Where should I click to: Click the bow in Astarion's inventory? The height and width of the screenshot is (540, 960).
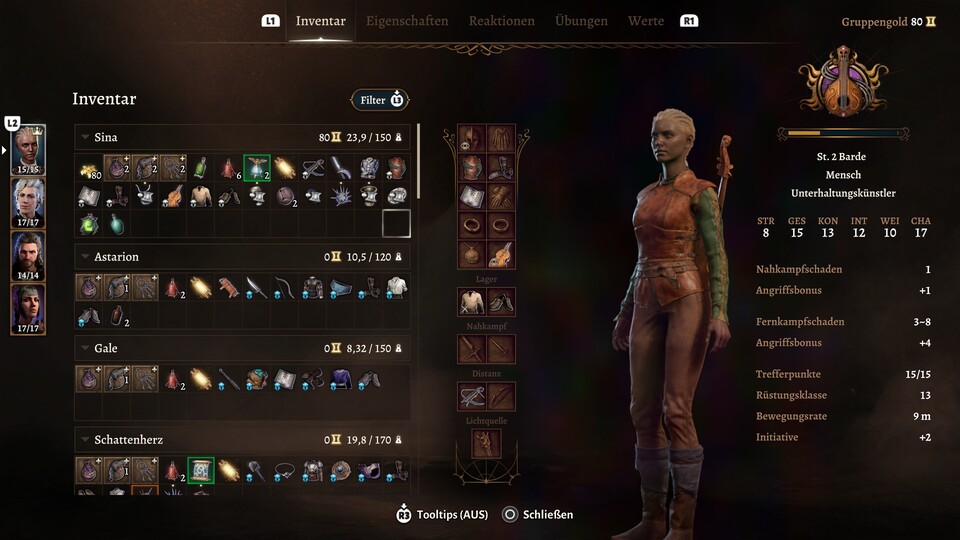(285, 288)
